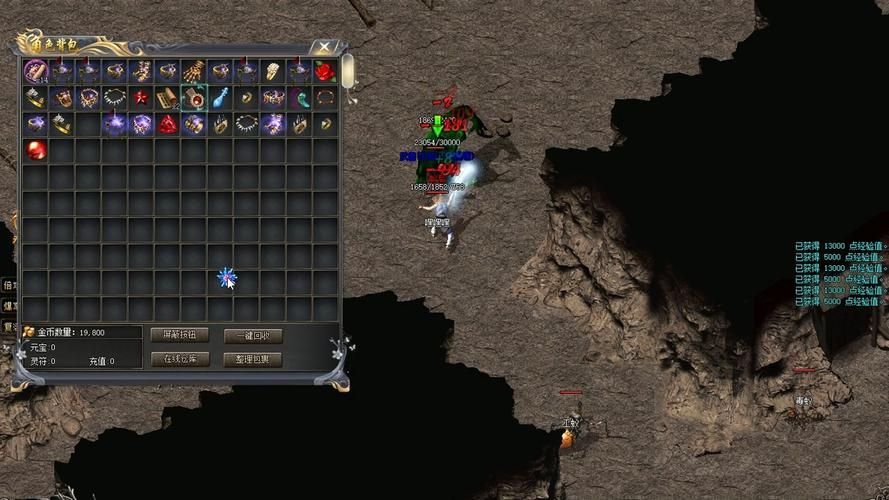The width and height of the screenshot is (889, 500).
Task: Click the 一键回收 recycle button
Action: pos(252,336)
